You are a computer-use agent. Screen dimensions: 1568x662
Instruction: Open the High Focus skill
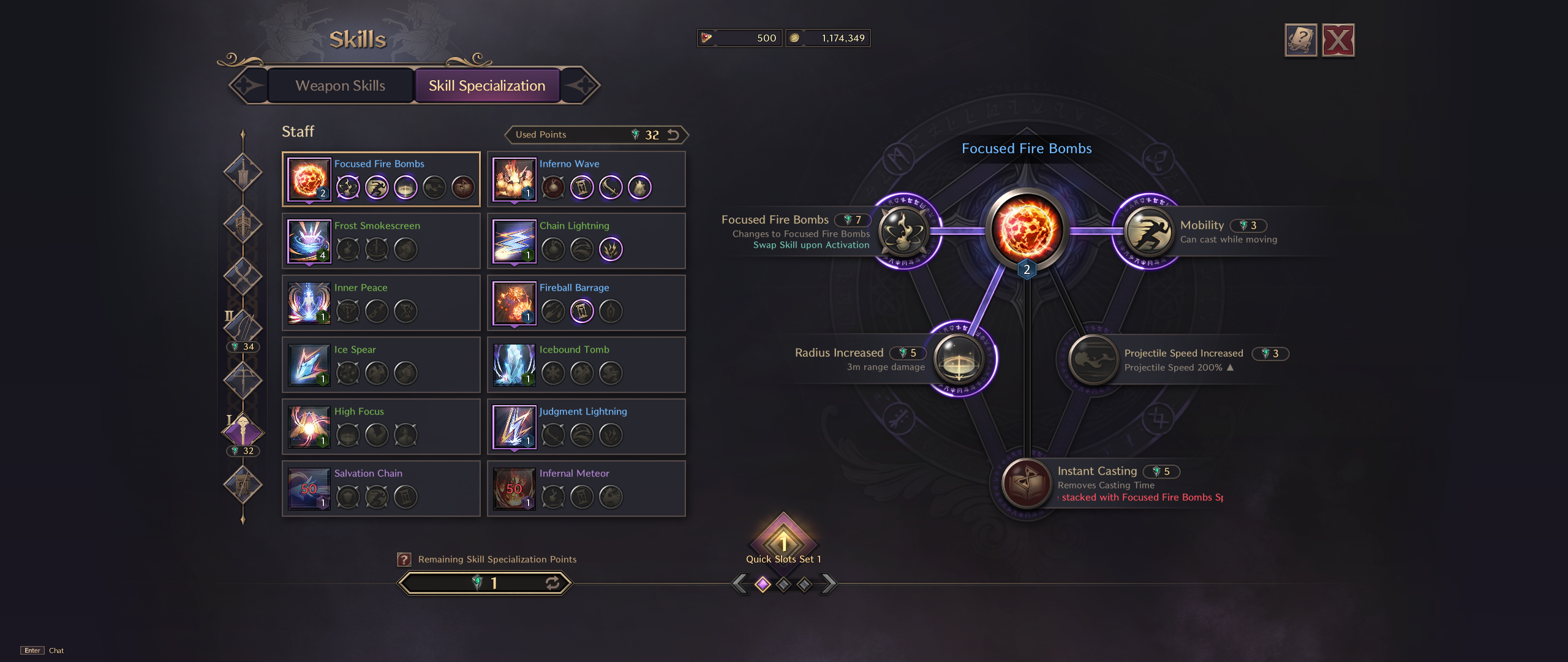(309, 427)
